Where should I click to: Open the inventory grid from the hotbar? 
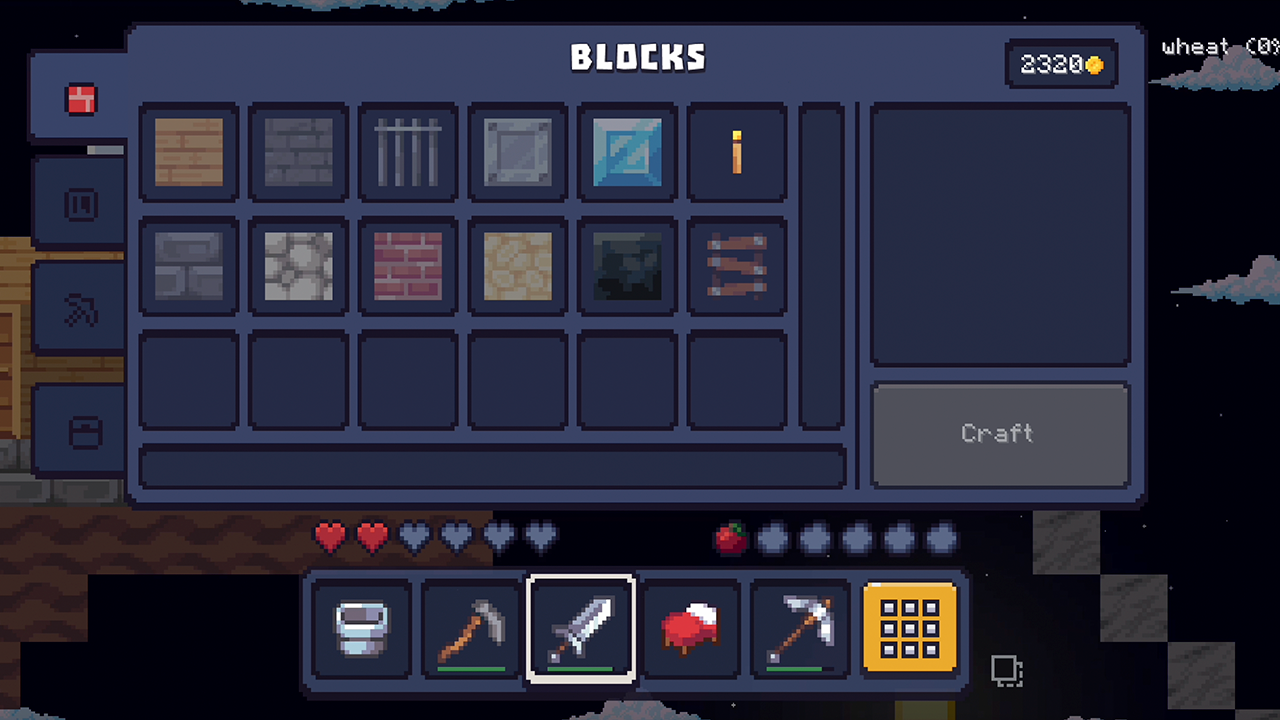[909, 628]
